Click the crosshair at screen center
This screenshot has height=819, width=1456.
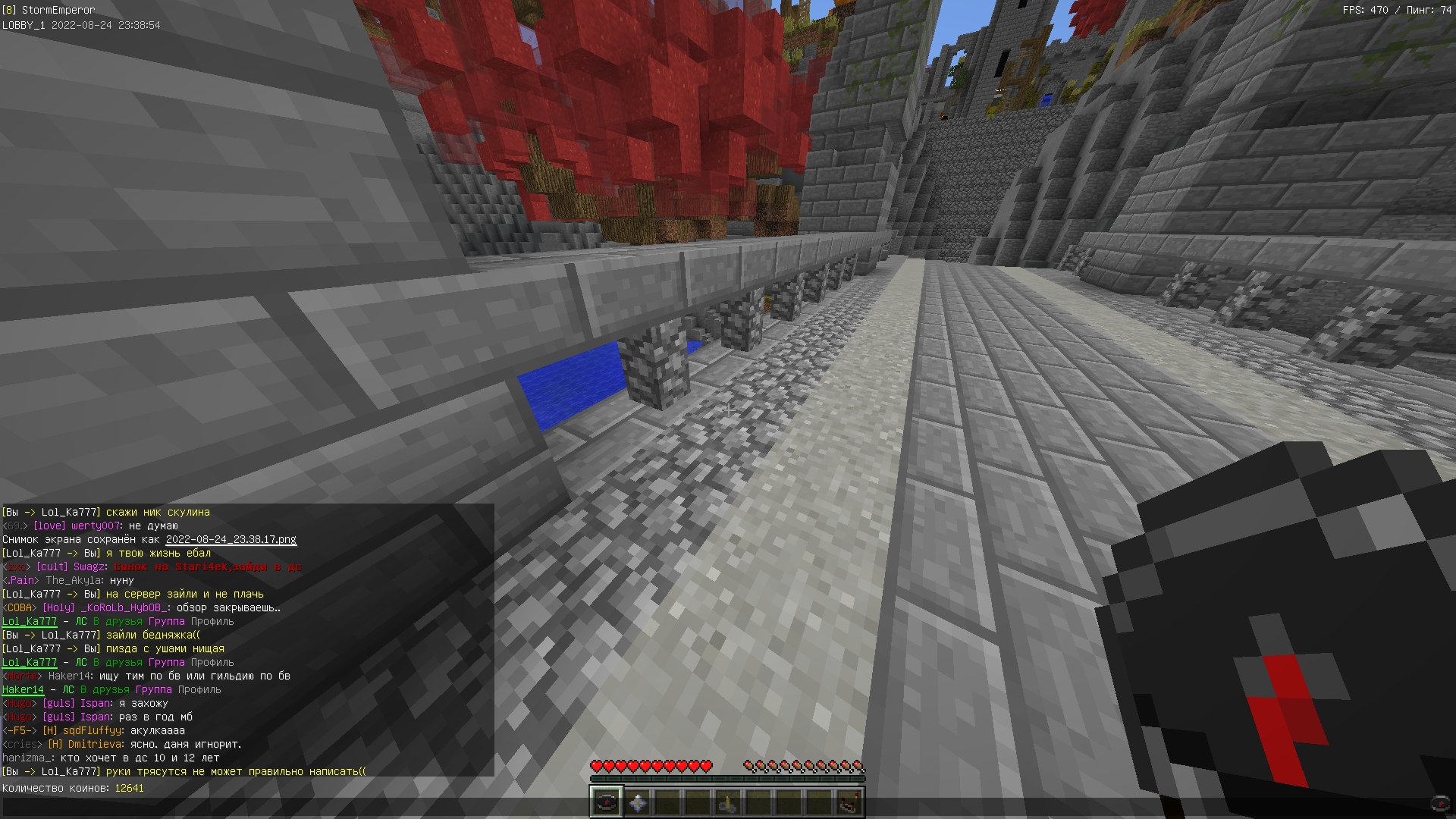click(x=730, y=409)
